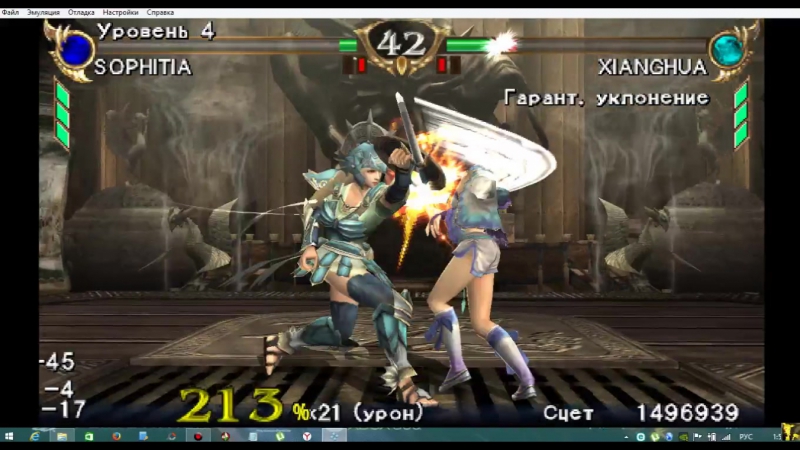Switch the РУС keyboard language indicator

pos(745,437)
